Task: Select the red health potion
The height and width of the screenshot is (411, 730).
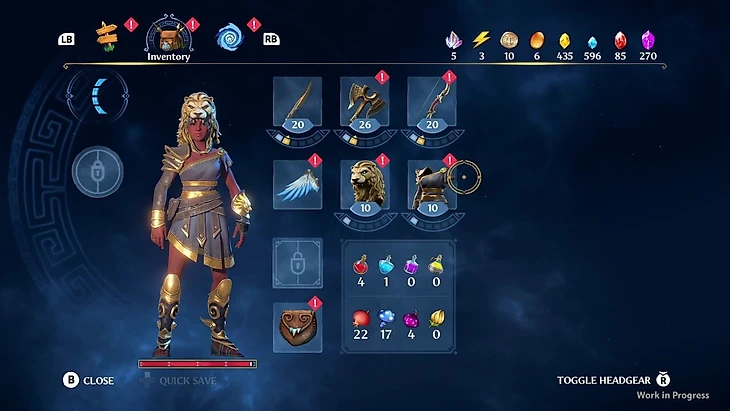Action: click(x=360, y=266)
